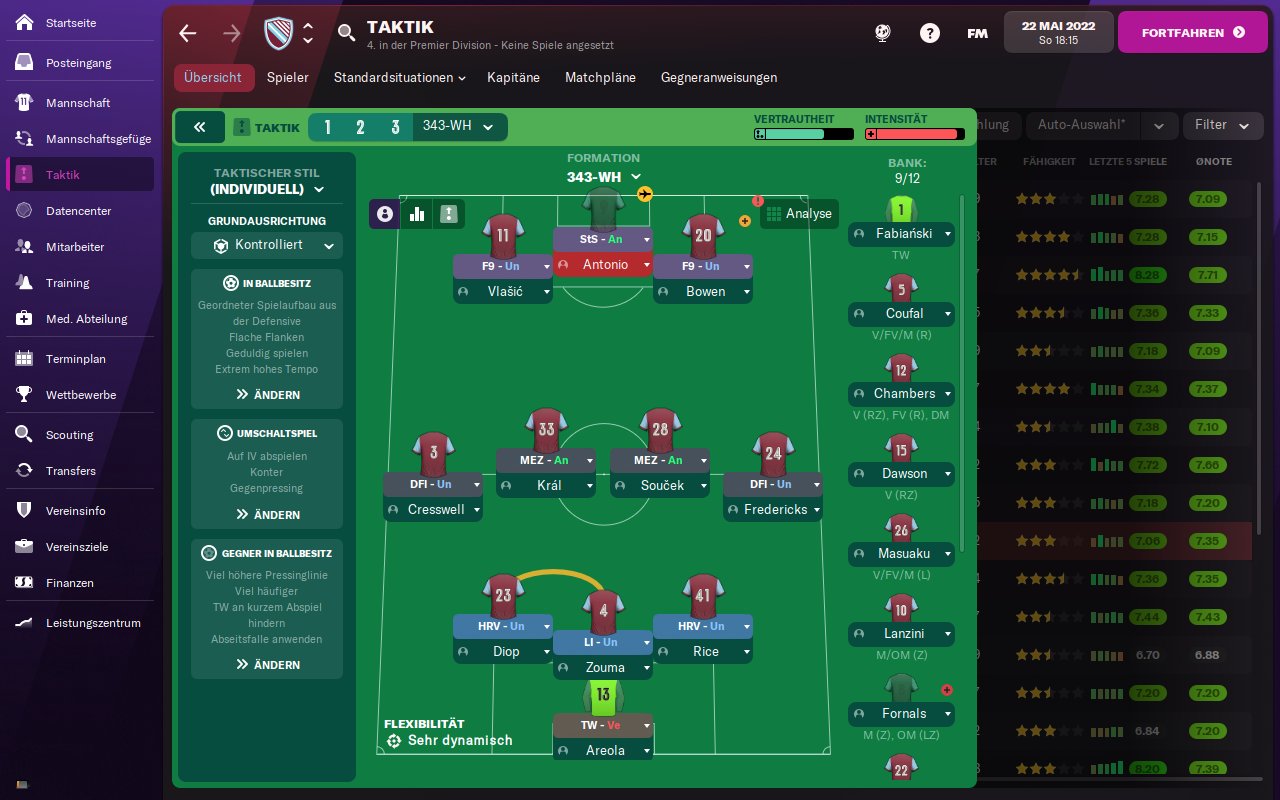Screen dimensions: 1280x800
Task: Open the Transfers menu
Action: point(70,471)
